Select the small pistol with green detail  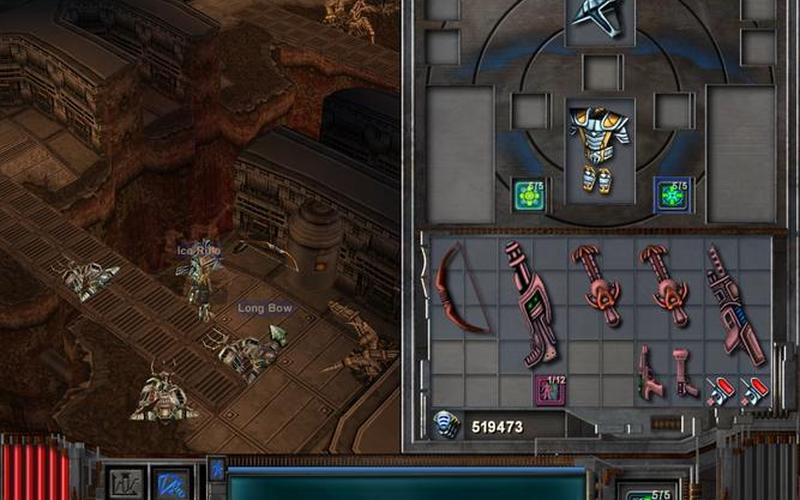point(650,372)
